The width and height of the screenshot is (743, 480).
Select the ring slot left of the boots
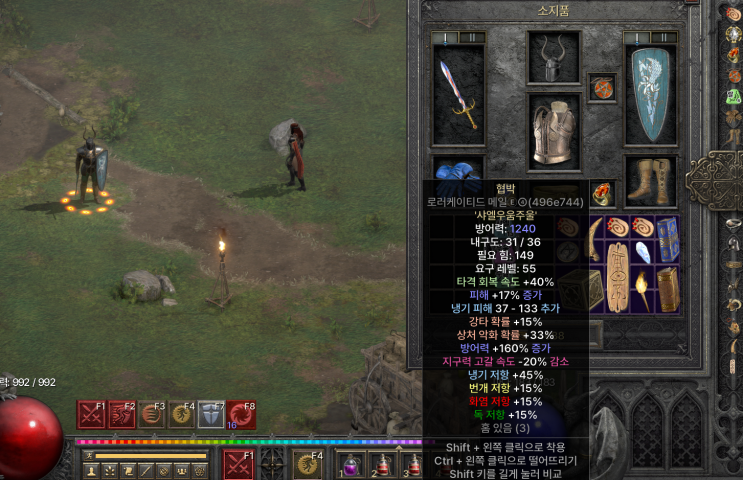point(604,192)
